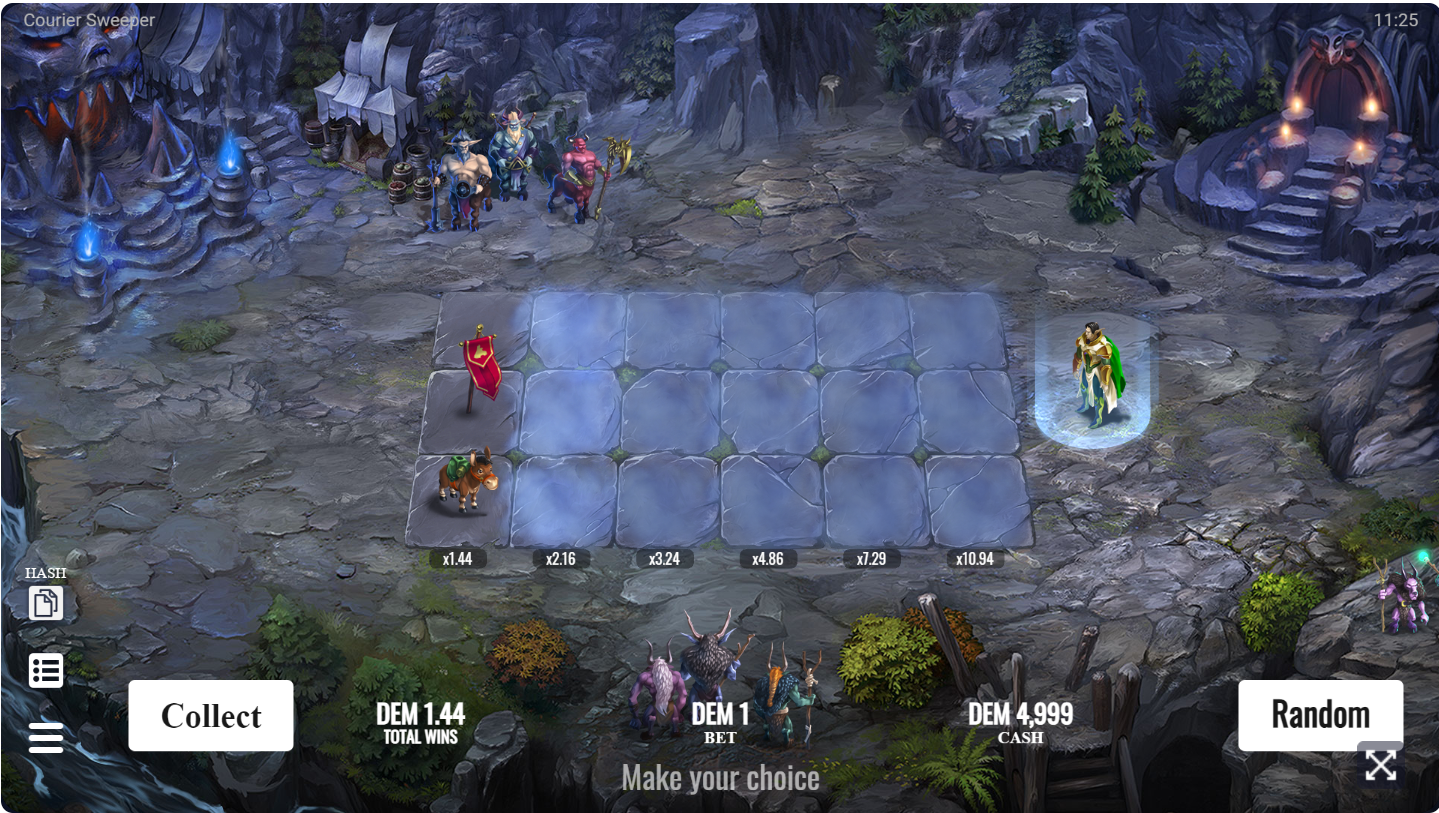Image resolution: width=1439 pixels, height=813 pixels.
Task: Toggle fullscreen mode
Action: 1381,765
